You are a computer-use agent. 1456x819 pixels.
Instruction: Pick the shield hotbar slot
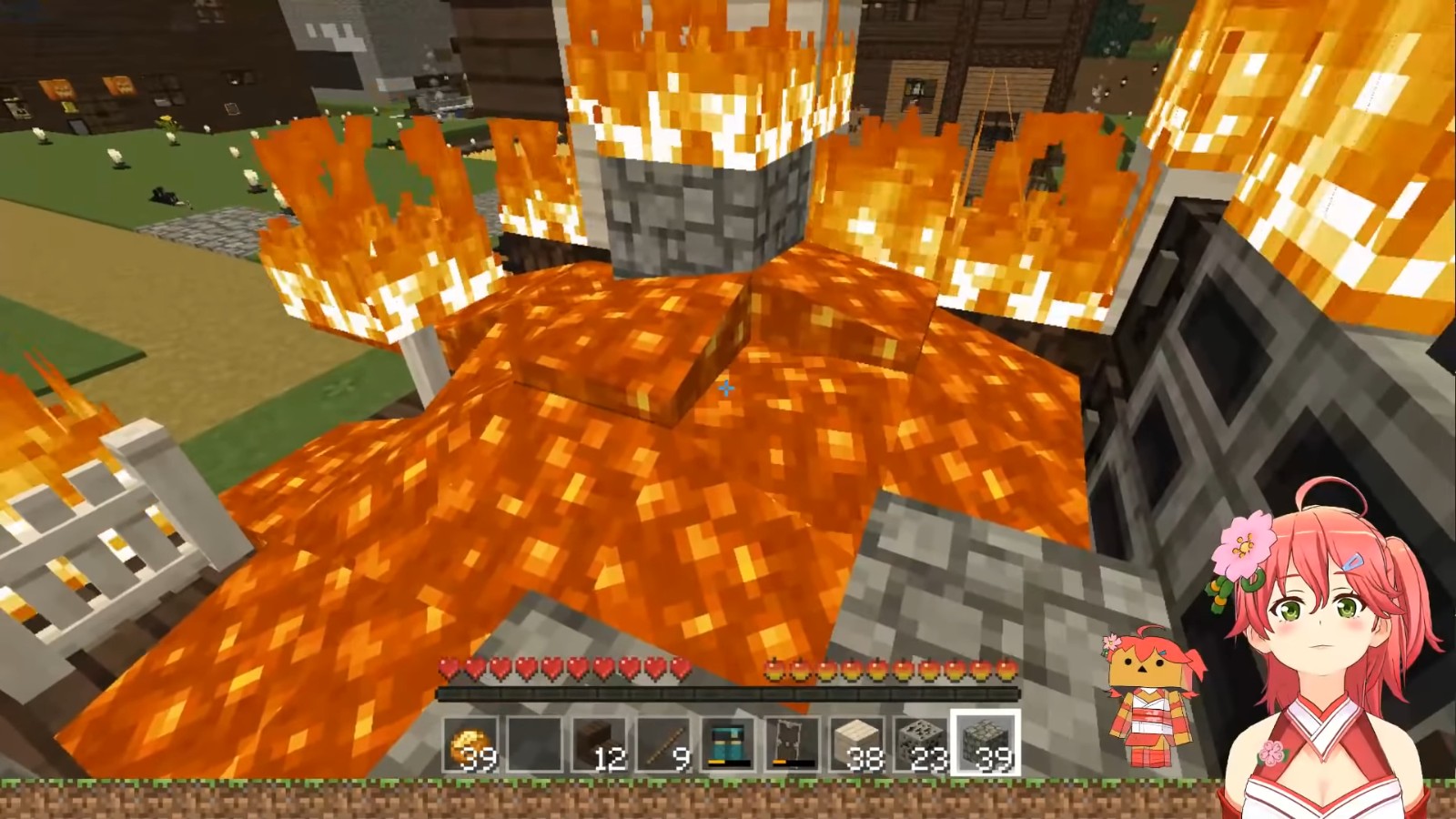(x=792, y=744)
